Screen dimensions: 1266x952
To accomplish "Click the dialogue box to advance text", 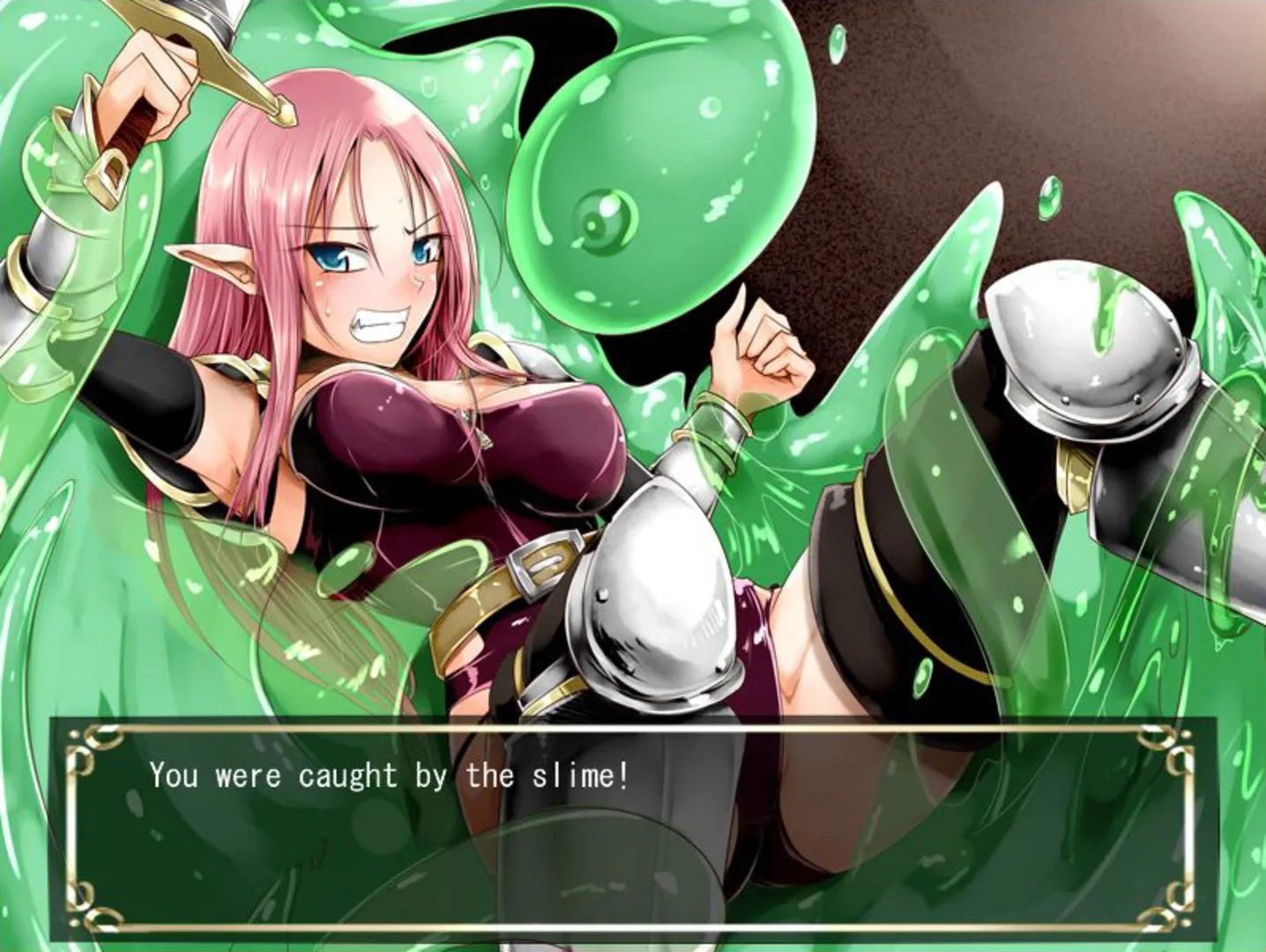I will 633,829.
